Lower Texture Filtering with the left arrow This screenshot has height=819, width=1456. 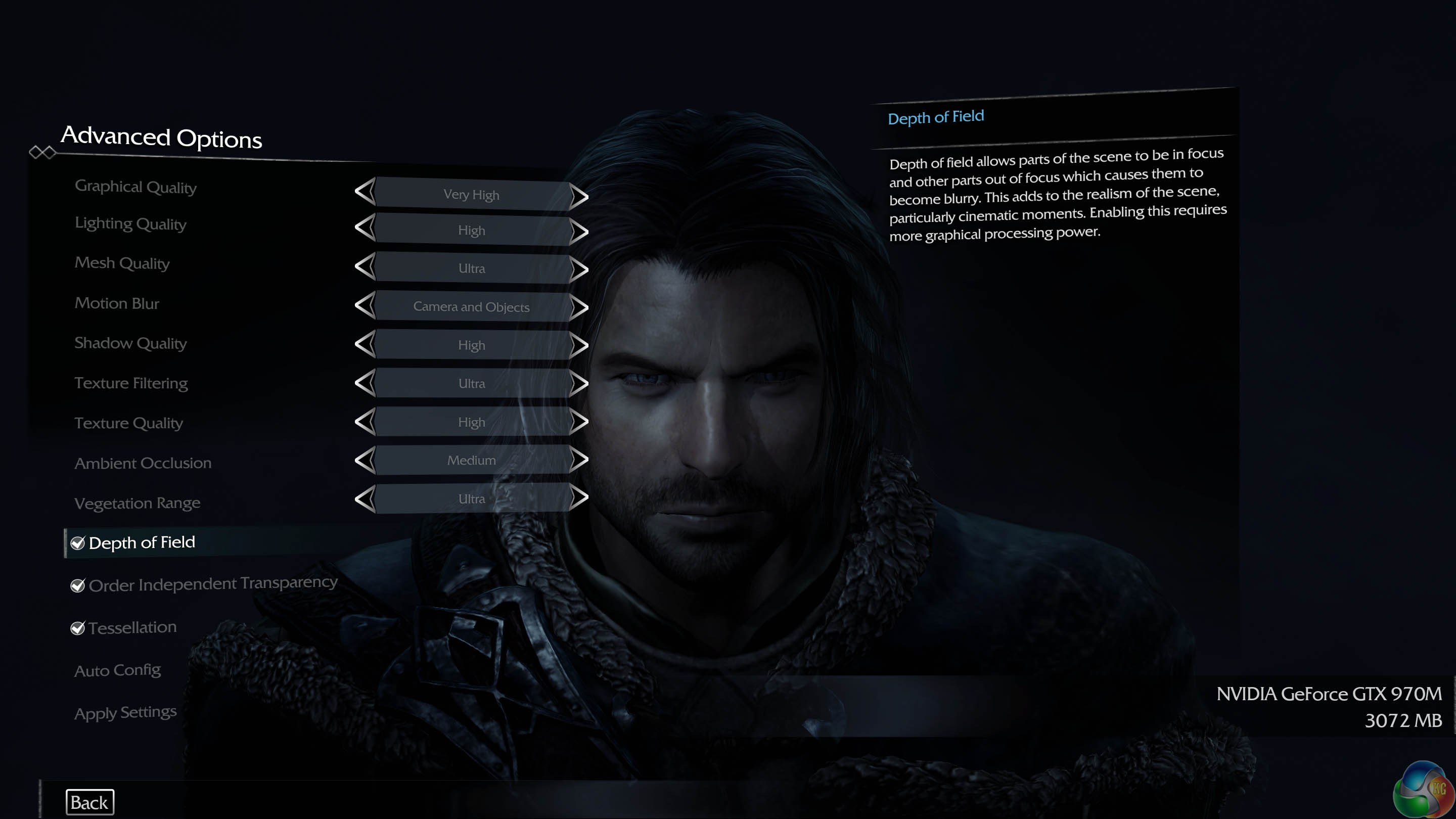coord(365,383)
